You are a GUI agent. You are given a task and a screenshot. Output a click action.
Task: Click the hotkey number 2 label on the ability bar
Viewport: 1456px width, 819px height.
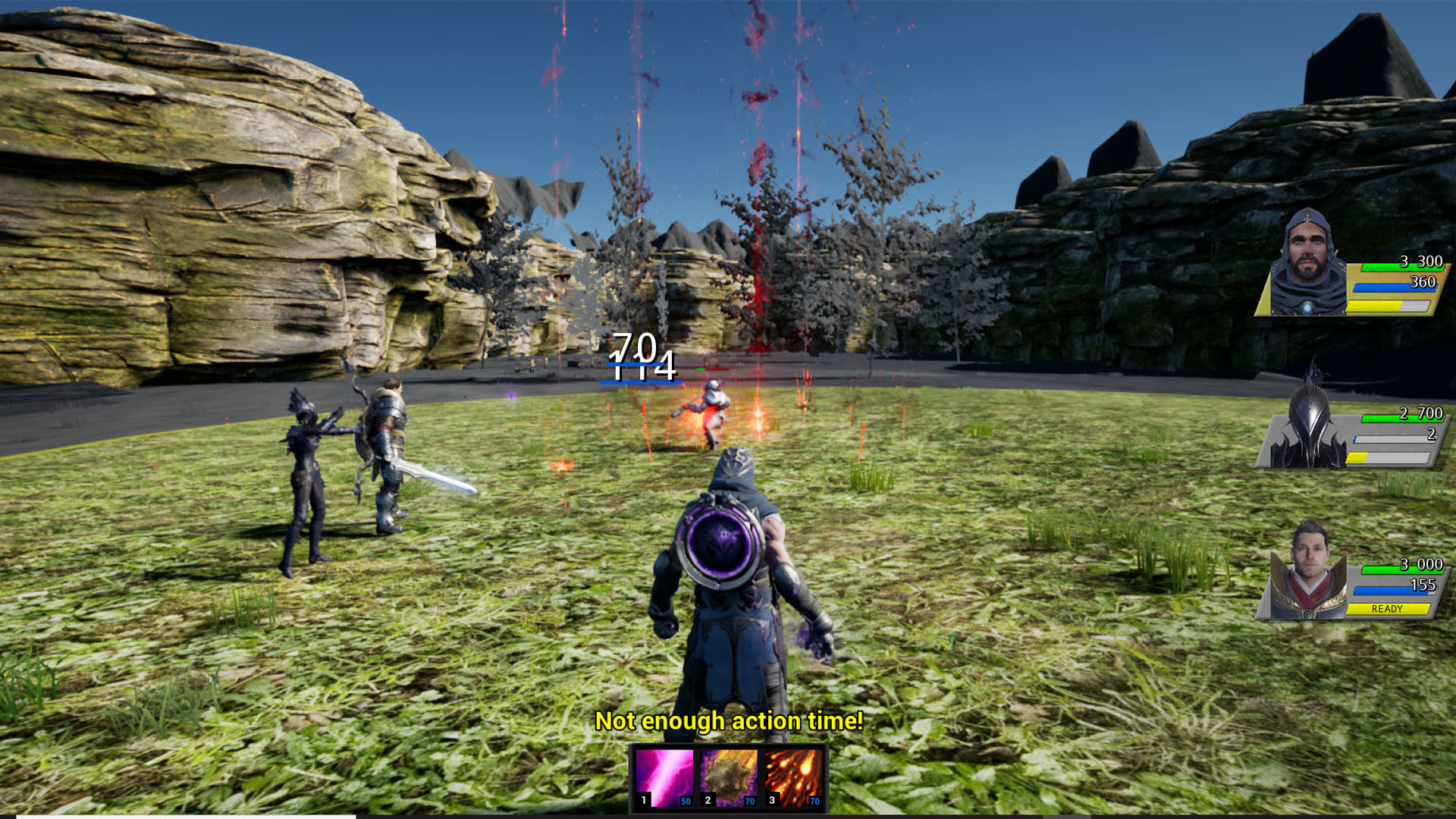tap(708, 800)
